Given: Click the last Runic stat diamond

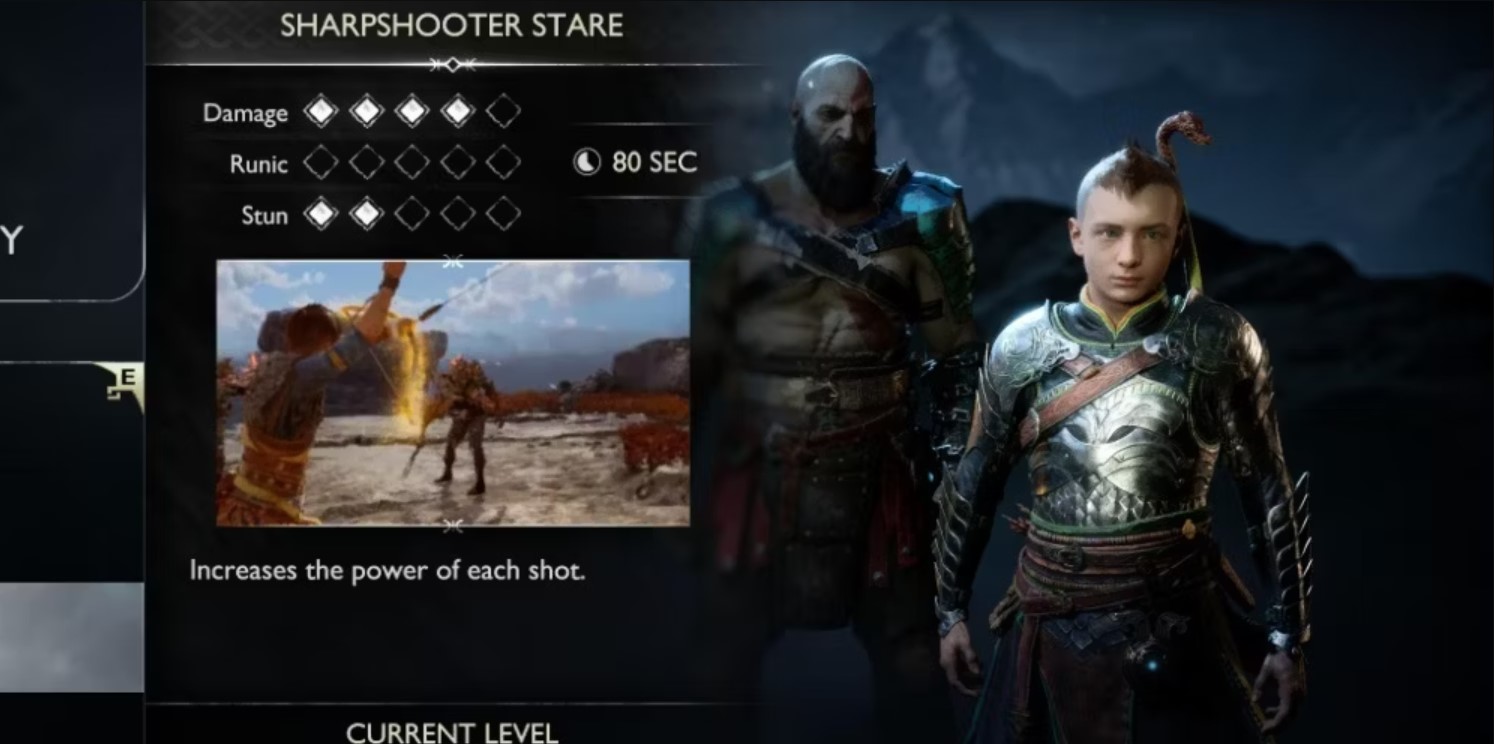Looking at the screenshot, I should (x=505, y=163).
